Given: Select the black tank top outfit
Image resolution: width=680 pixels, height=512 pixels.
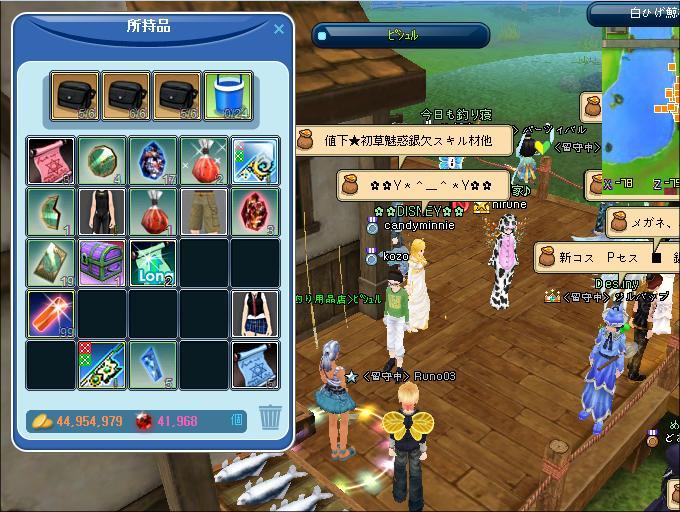Looking at the screenshot, I should tap(102, 212).
